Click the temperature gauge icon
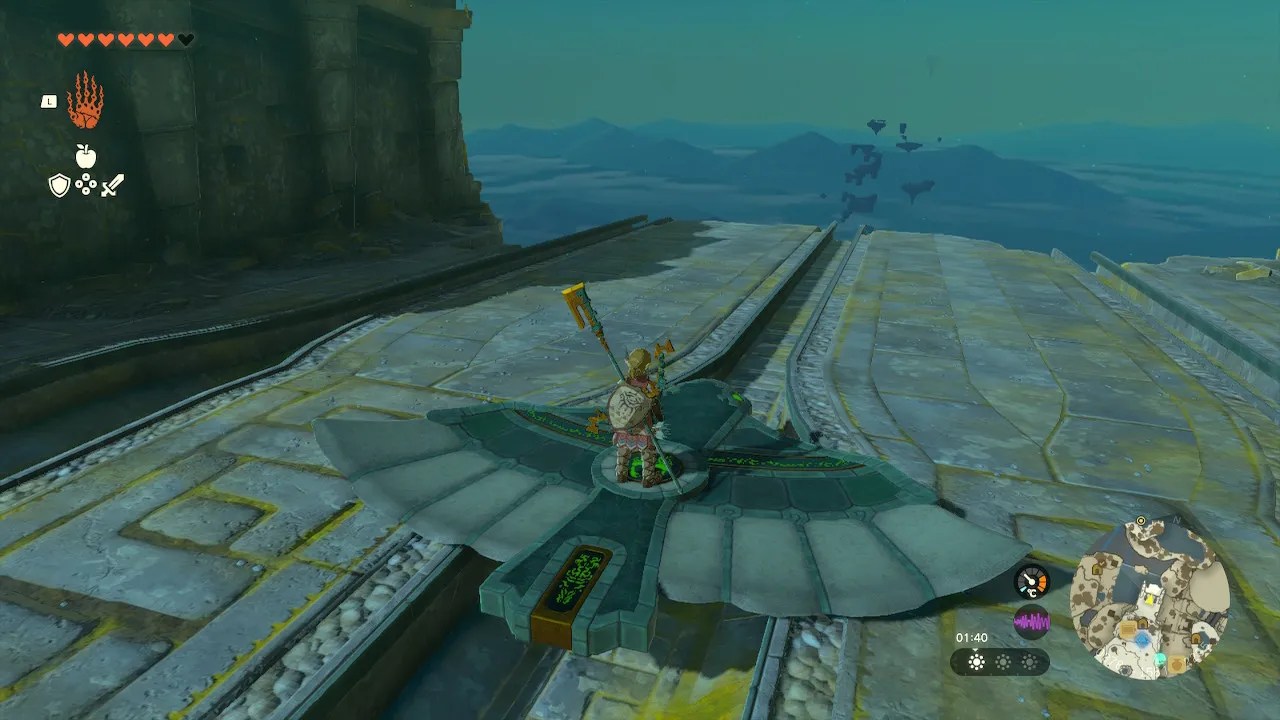The image size is (1280, 720). tap(1031, 581)
